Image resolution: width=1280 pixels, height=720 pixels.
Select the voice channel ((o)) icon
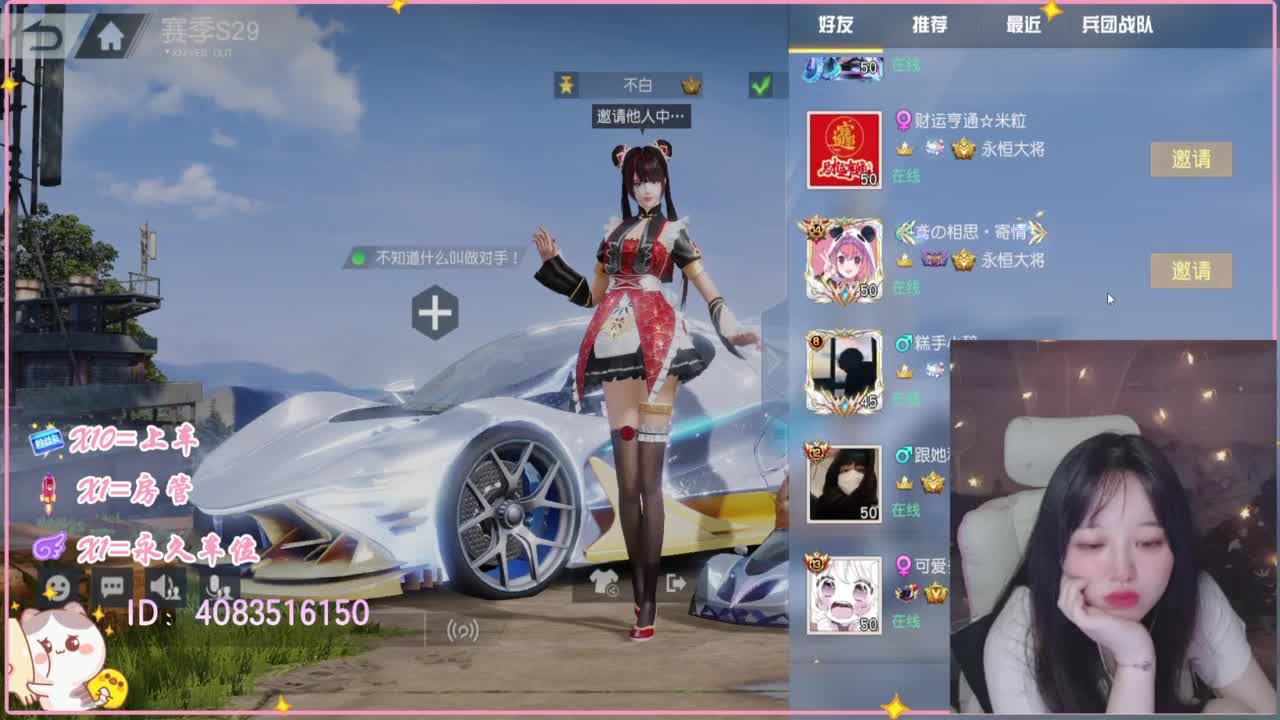pyautogui.click(x=462, y=630)
